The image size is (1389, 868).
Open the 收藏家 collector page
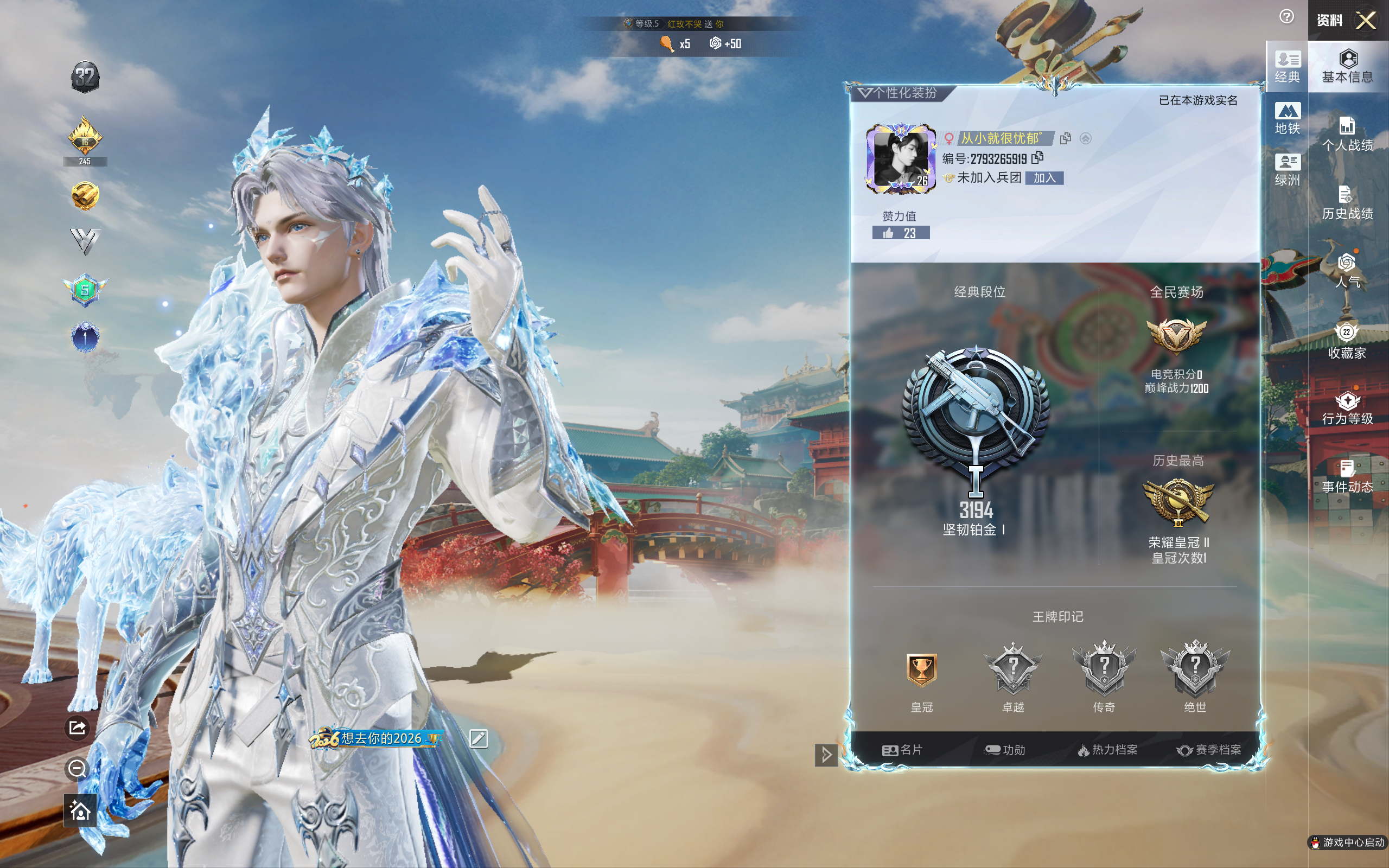pos(1347,341)
